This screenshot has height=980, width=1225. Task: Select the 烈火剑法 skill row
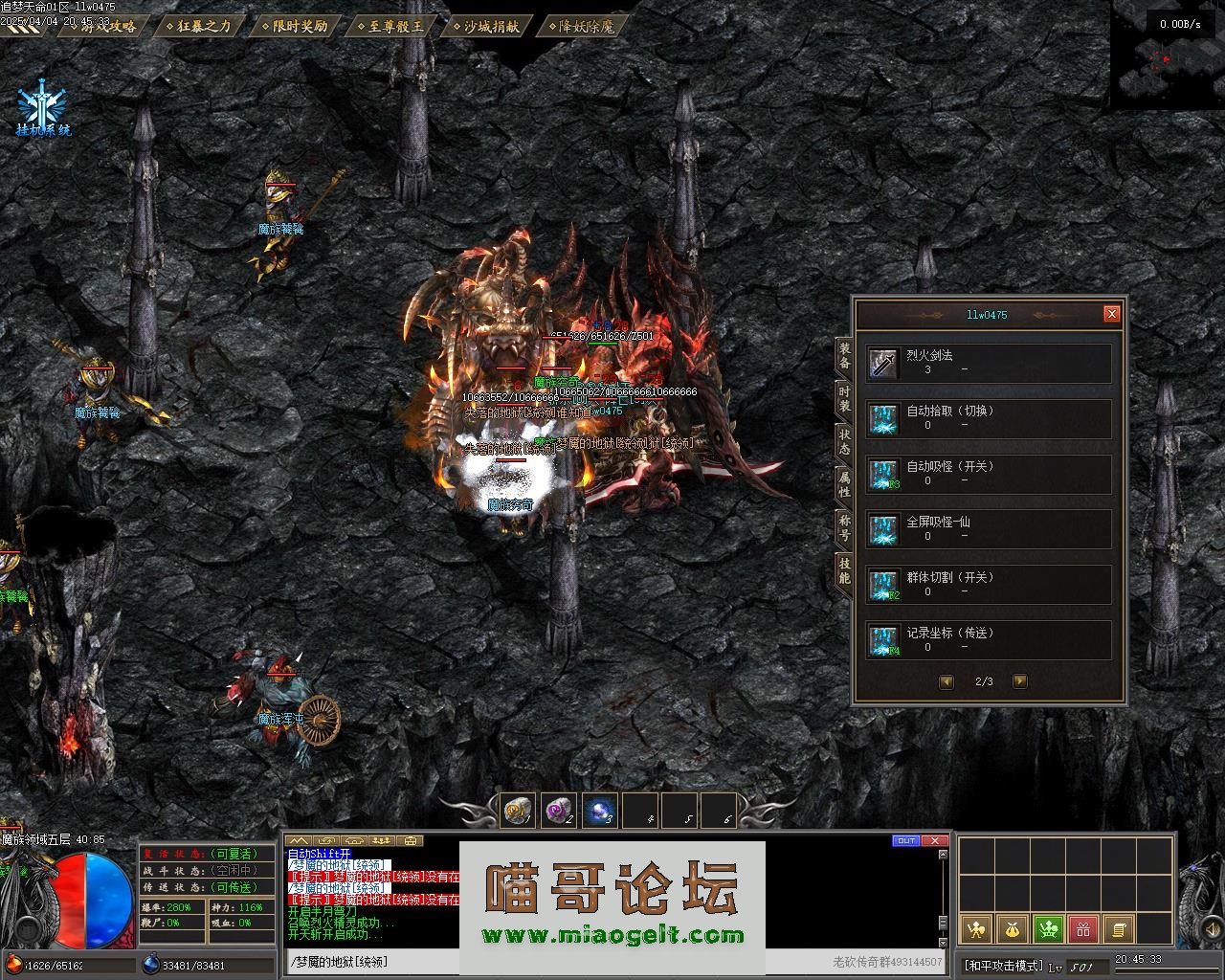tap(989, 364)
